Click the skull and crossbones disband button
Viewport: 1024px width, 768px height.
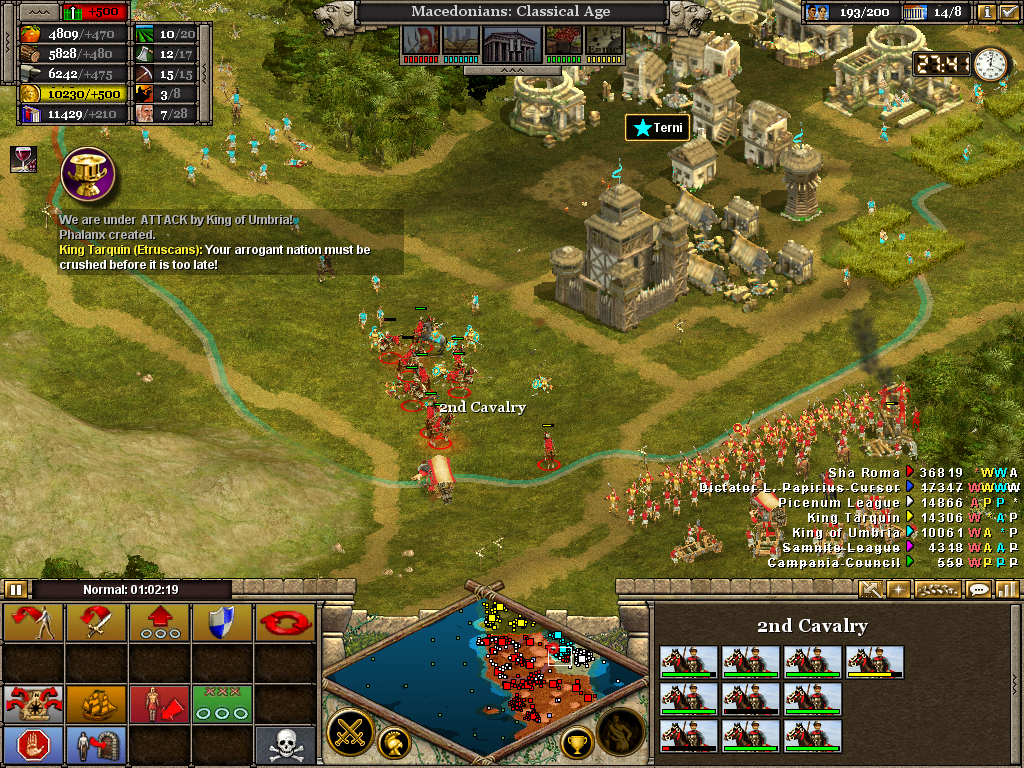pyautogui.click(x=284, y=744)
